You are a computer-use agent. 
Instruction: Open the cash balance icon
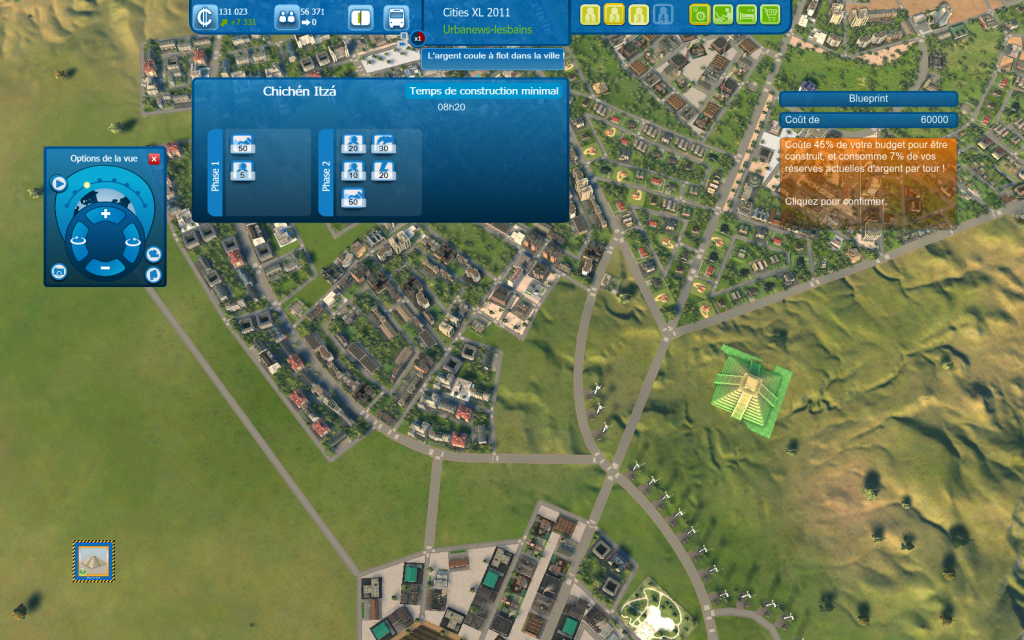tap(205, 17)
